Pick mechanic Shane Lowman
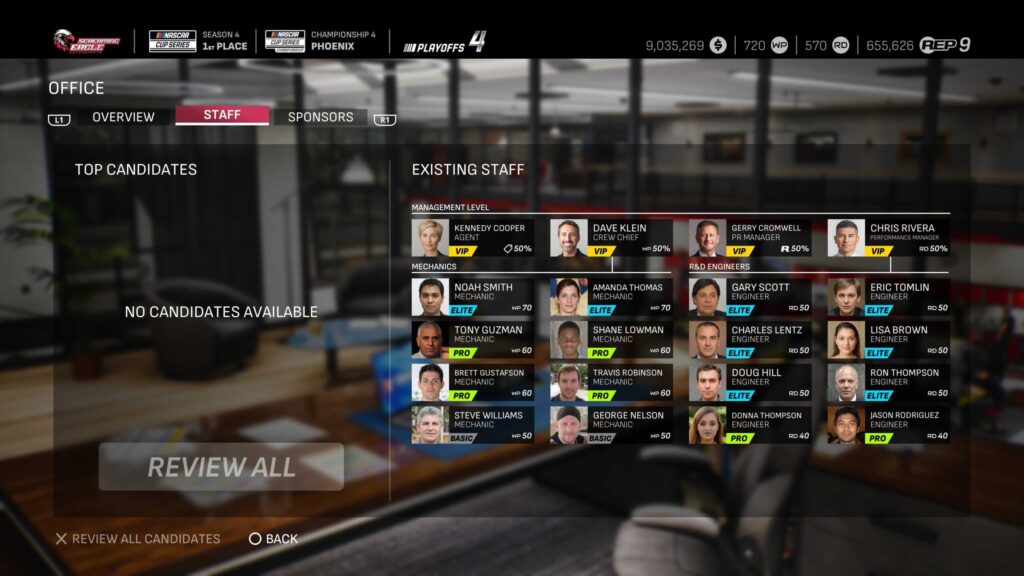This screenshot has width=1024, height=576. (x=611, y=340)
